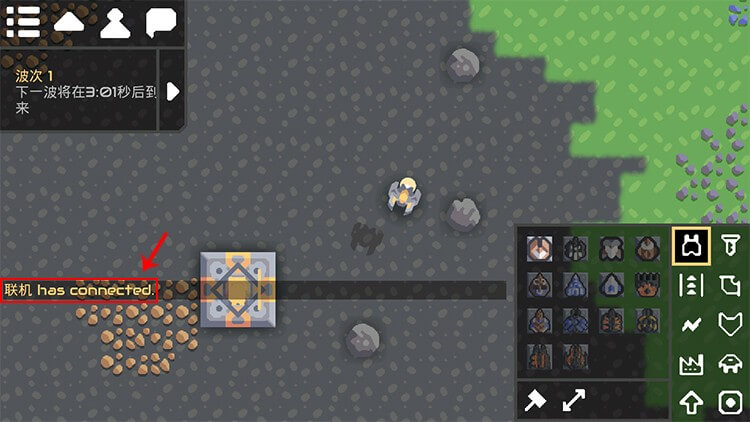Viewport: 750px width, 422px height.
Task: Click the upward triangle HUD toggle icon
Action: tap(69, 22)
